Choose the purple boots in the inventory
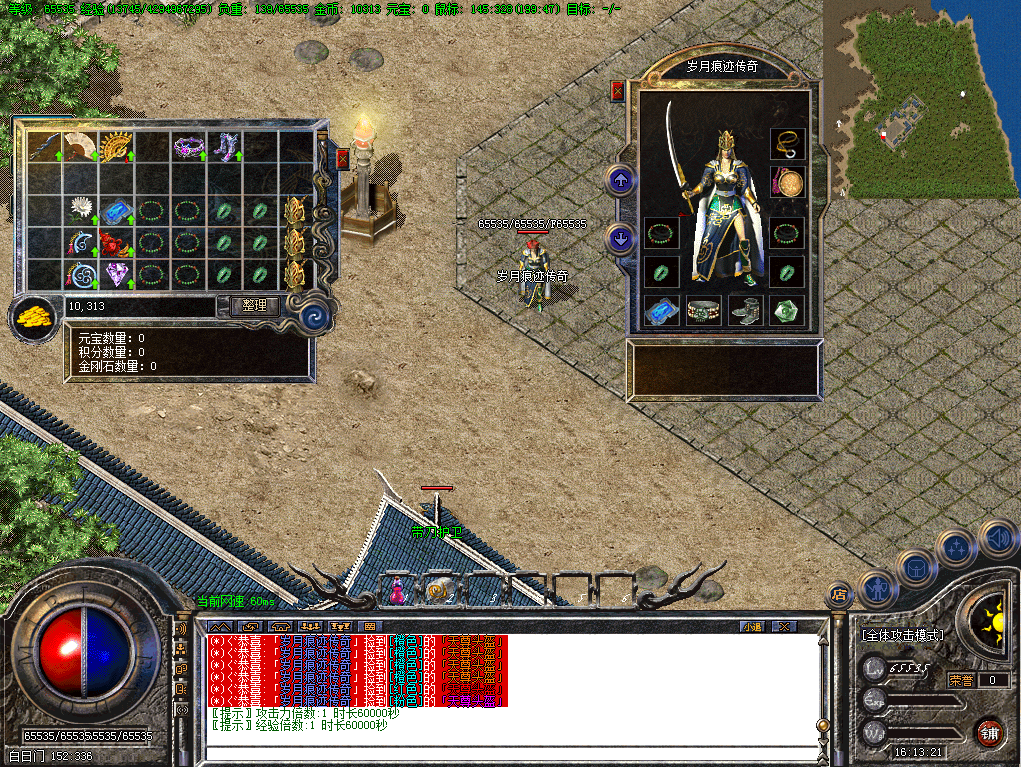The height and width of the screenshot is (767, 1021). (223, 147)
